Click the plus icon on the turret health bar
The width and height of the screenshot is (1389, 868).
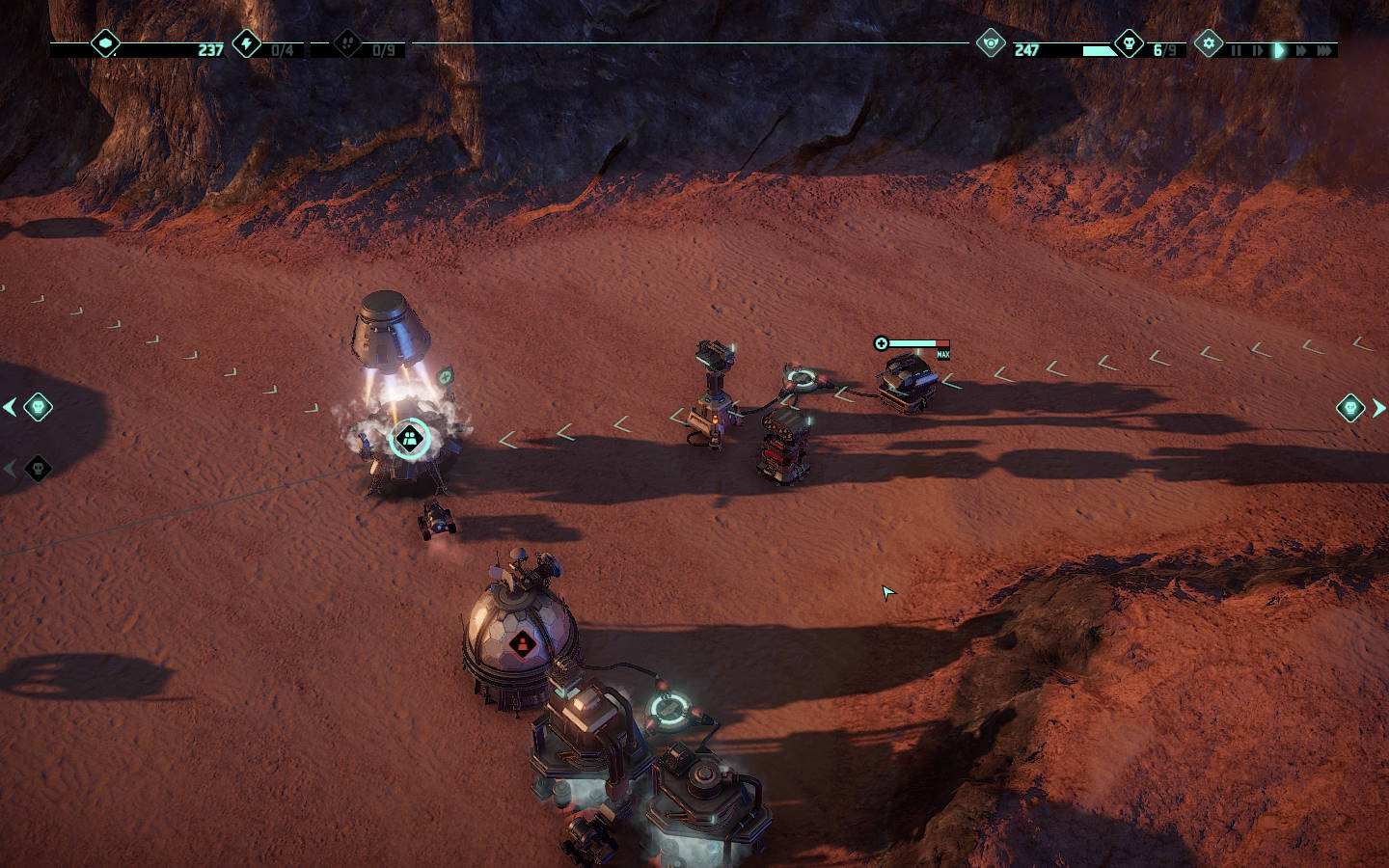coord(881,343)
